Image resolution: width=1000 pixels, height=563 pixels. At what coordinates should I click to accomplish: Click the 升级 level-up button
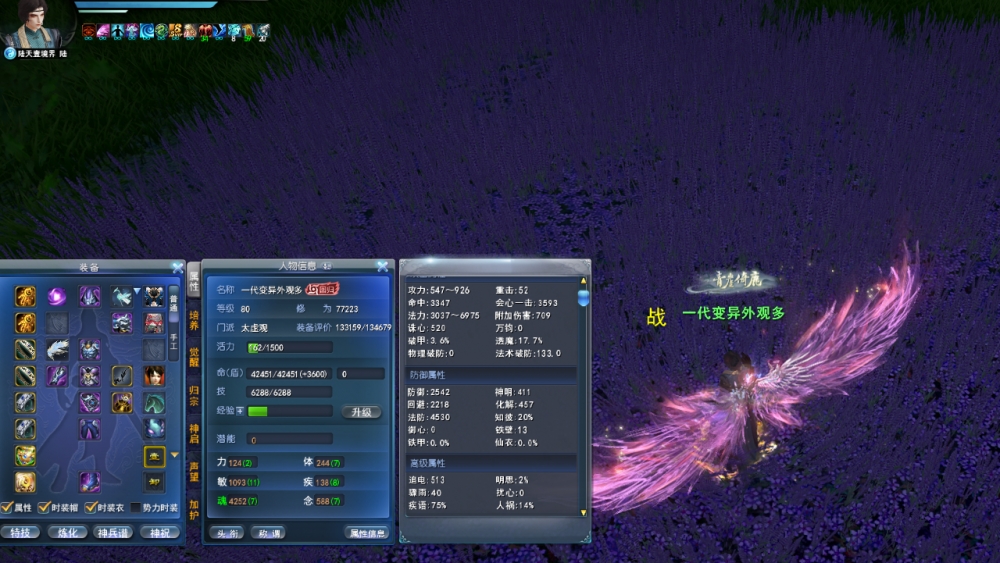361,412
